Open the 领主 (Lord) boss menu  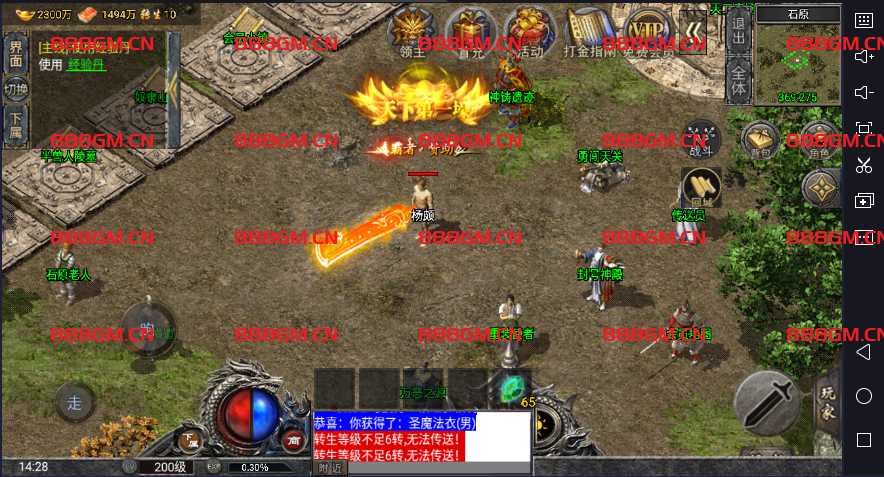(412, 32)
